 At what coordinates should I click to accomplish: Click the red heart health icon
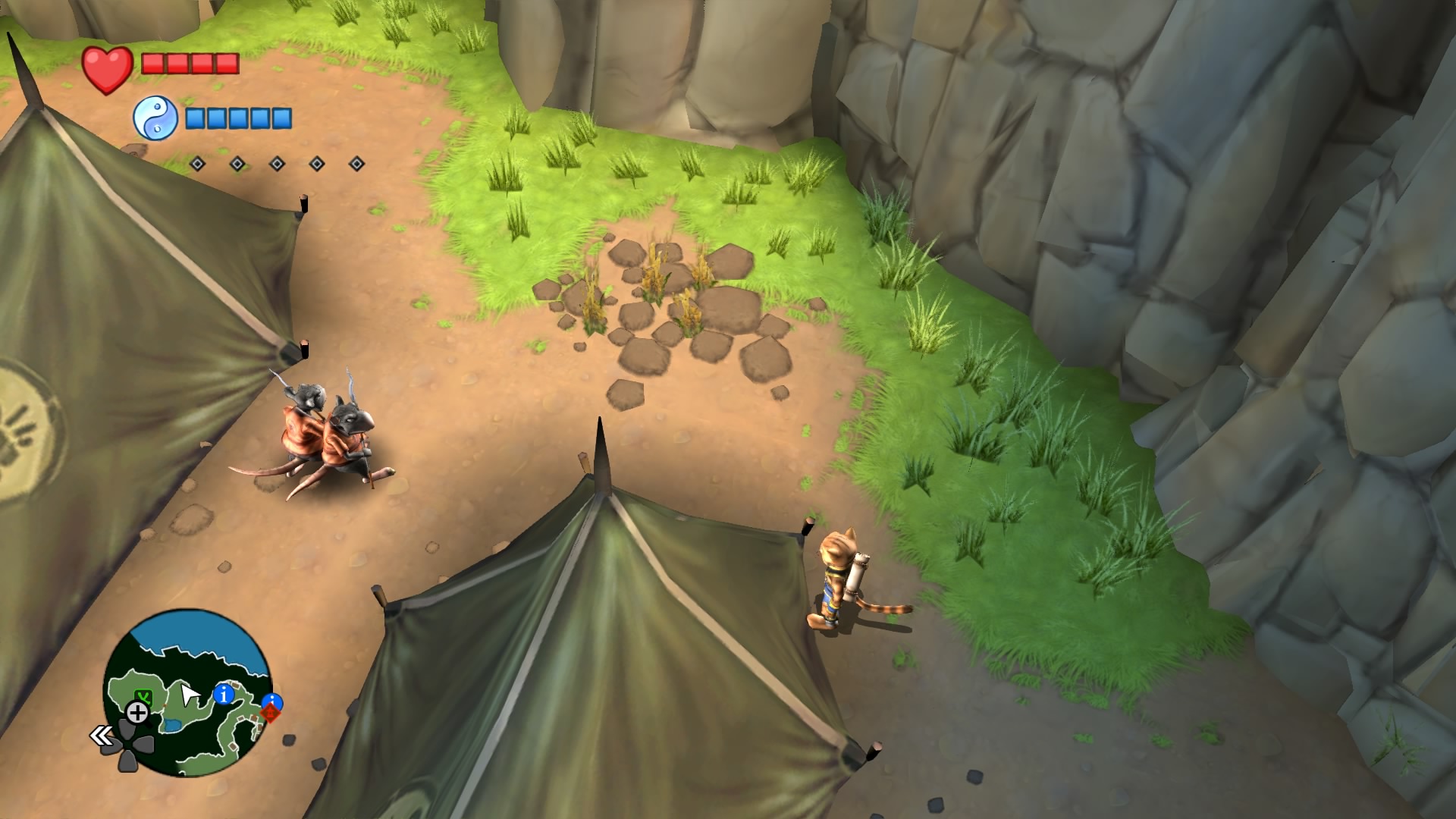pos(108,68)
